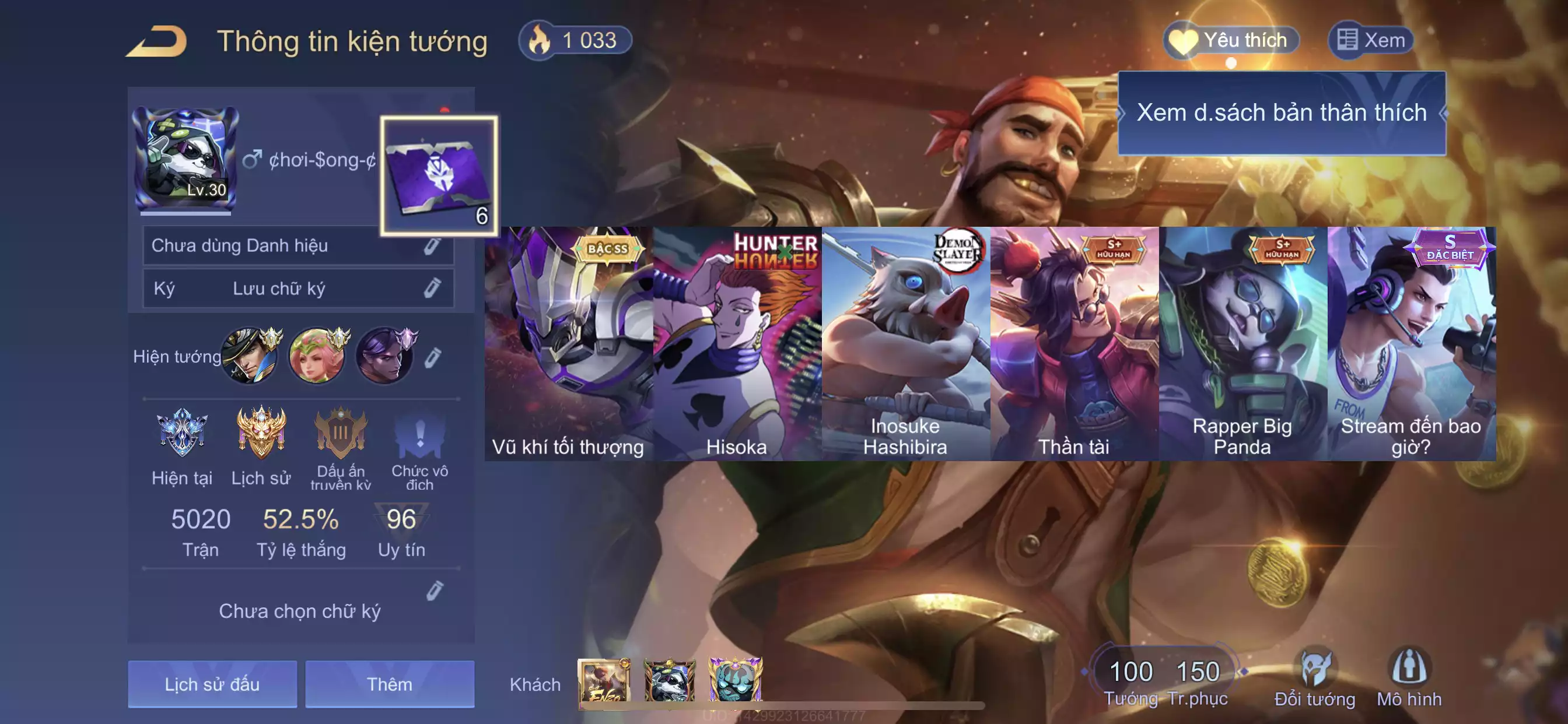Image resolution: width=1568 pixels, height=724 pixels.
Task: Select the Hisoka skin card
Action: [x=737, y=344]
